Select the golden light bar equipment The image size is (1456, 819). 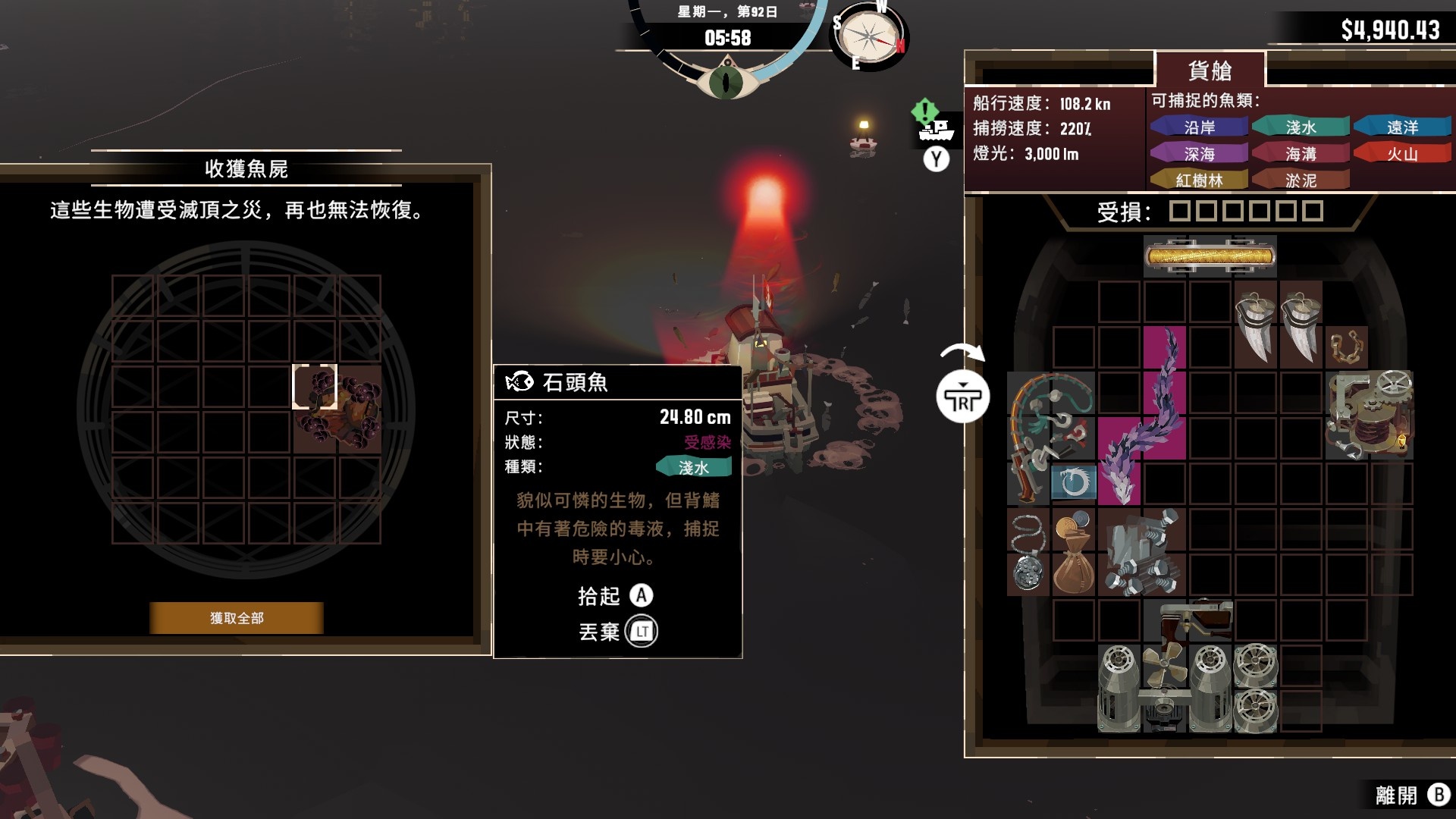[x=1210, y=256]
